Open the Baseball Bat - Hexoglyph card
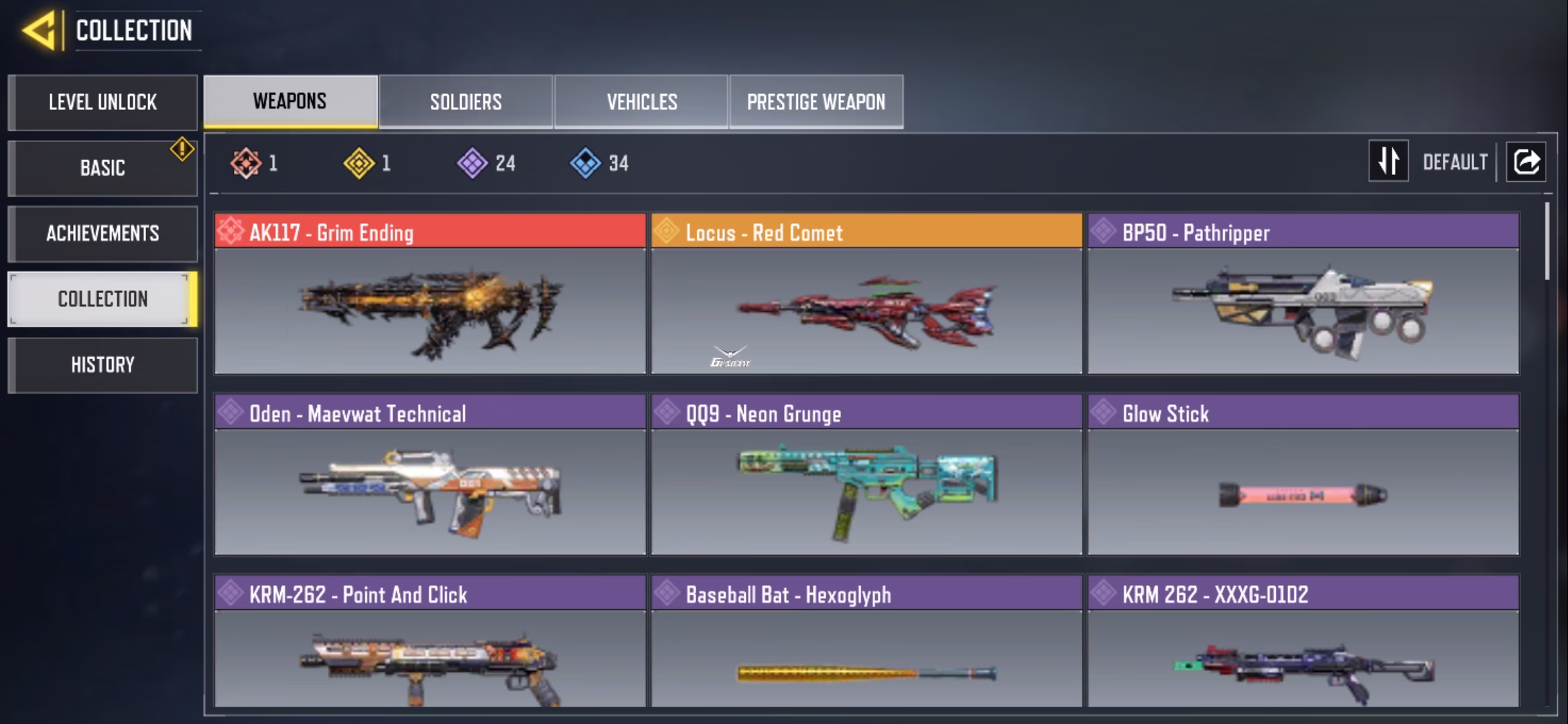The width and height of the screenshot is (1568, 724). pos(866,641)
